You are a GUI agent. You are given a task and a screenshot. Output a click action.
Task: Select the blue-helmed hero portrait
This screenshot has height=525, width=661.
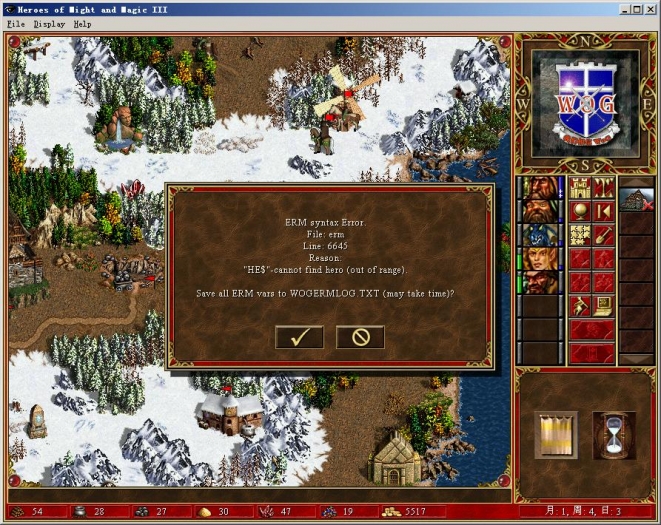tap(540, 235)
